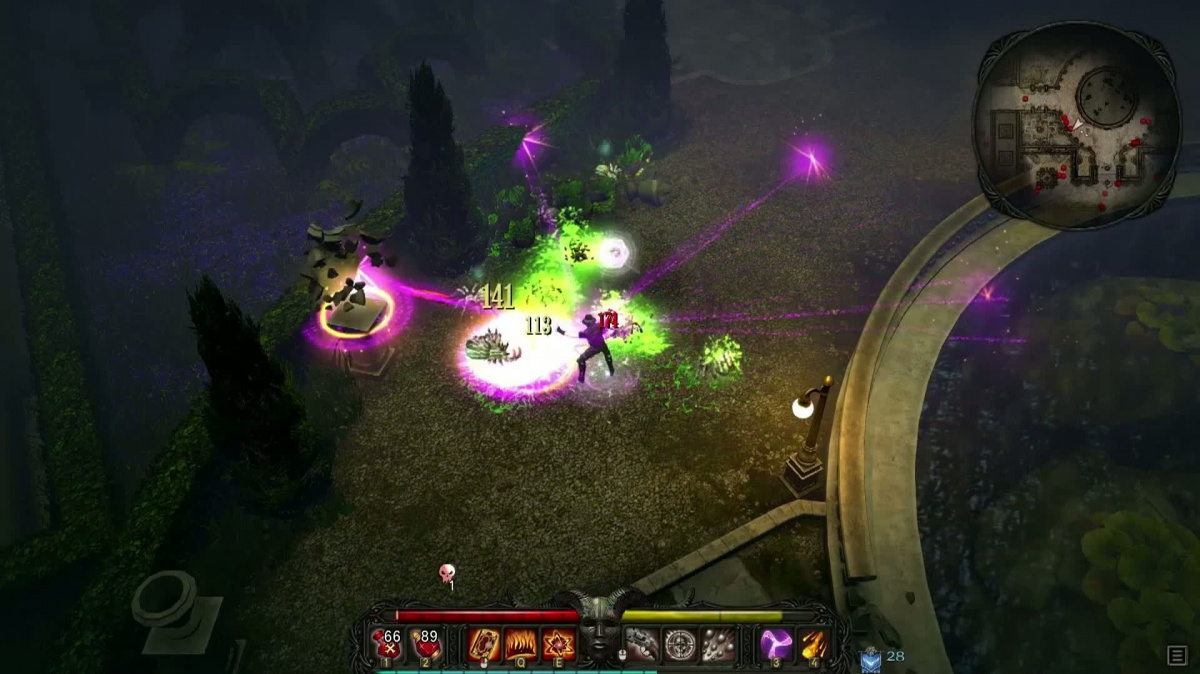Activate the crosshair target skill
This screenshot has width=1200, height=674.
679,644
